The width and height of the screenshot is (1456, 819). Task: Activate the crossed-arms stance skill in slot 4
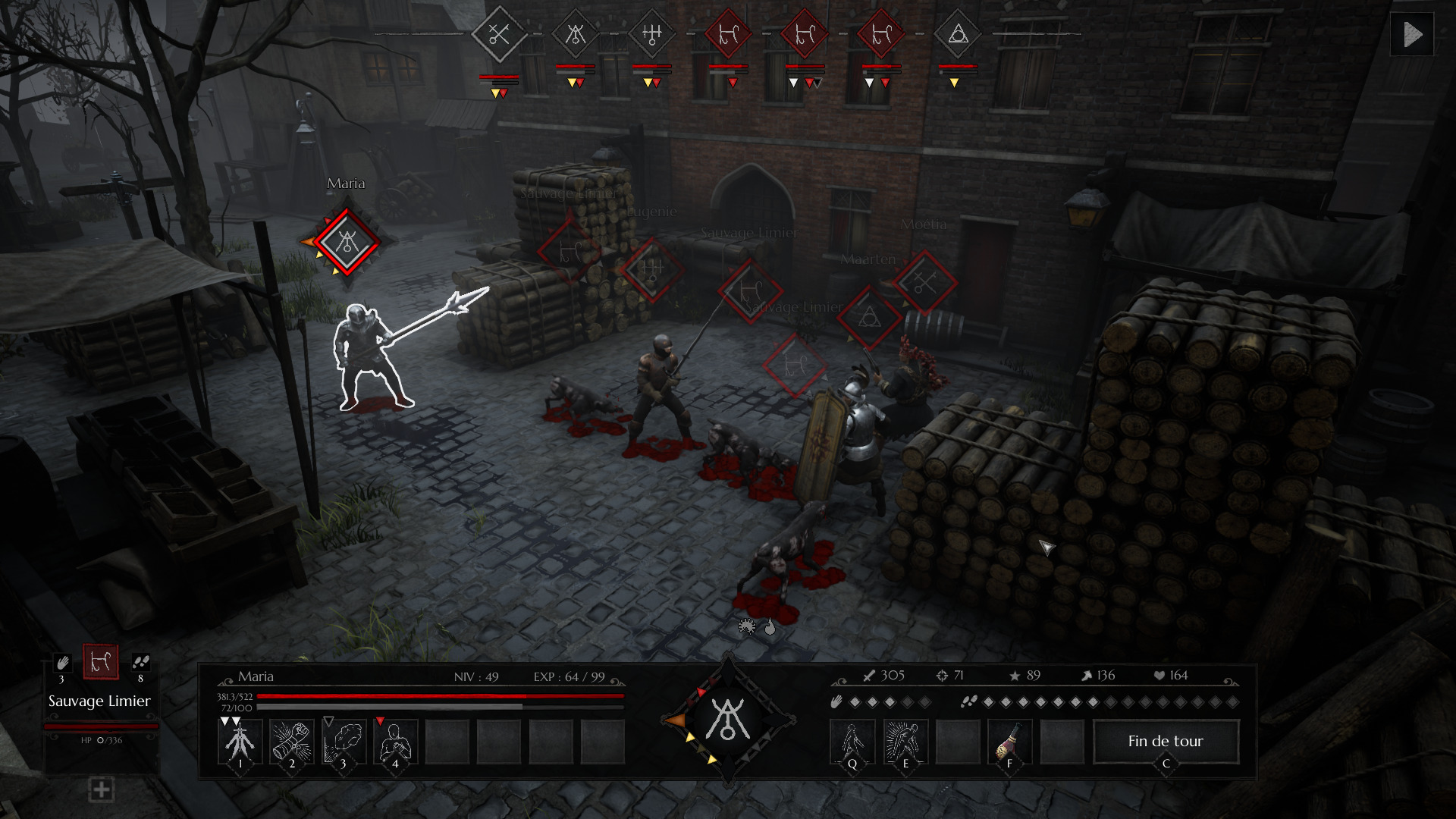click(395, 741)
